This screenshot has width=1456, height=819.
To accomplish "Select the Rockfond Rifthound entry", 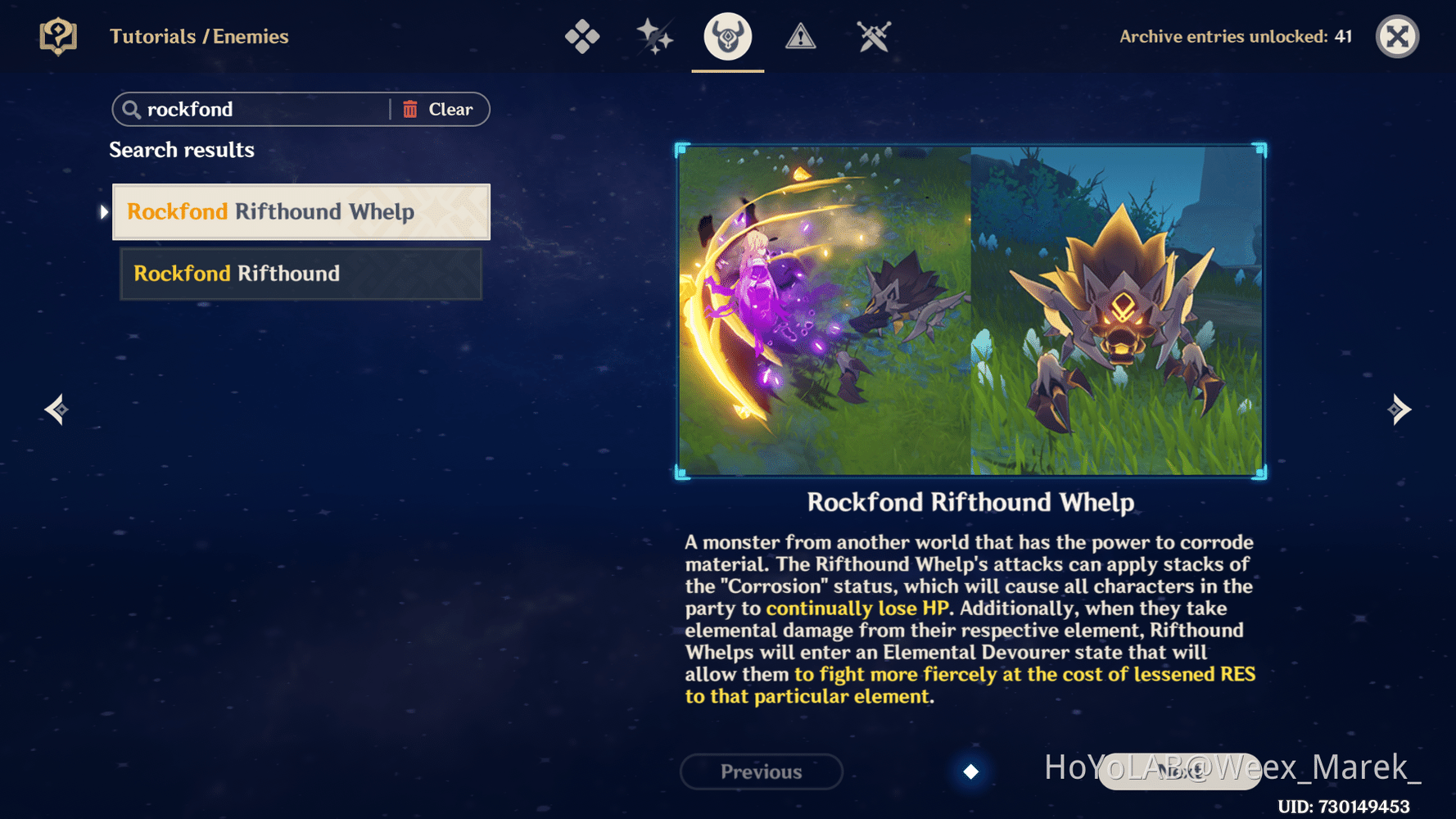I will pos(301,274).
